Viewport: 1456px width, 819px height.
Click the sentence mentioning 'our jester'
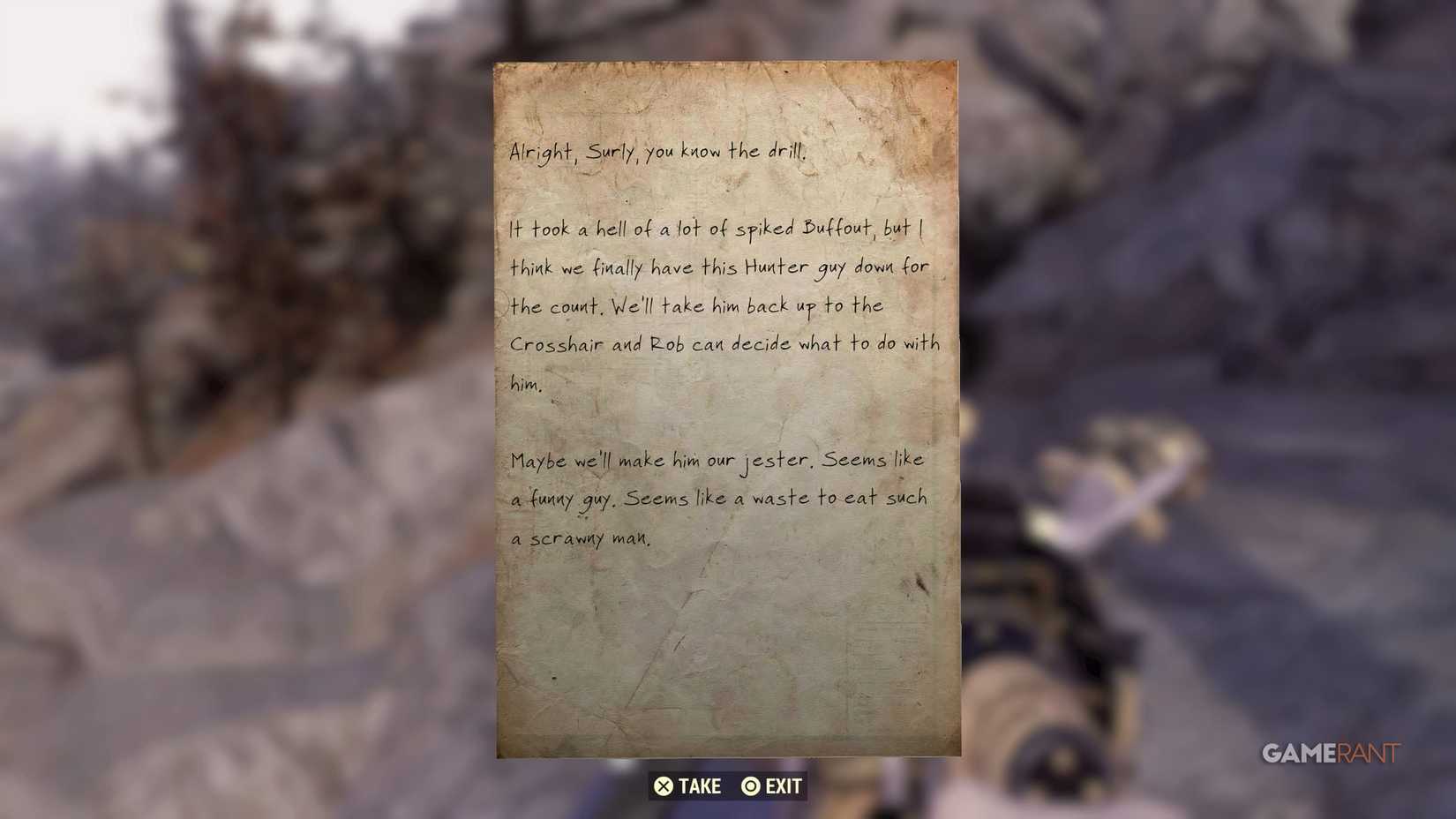pos(717,458)
